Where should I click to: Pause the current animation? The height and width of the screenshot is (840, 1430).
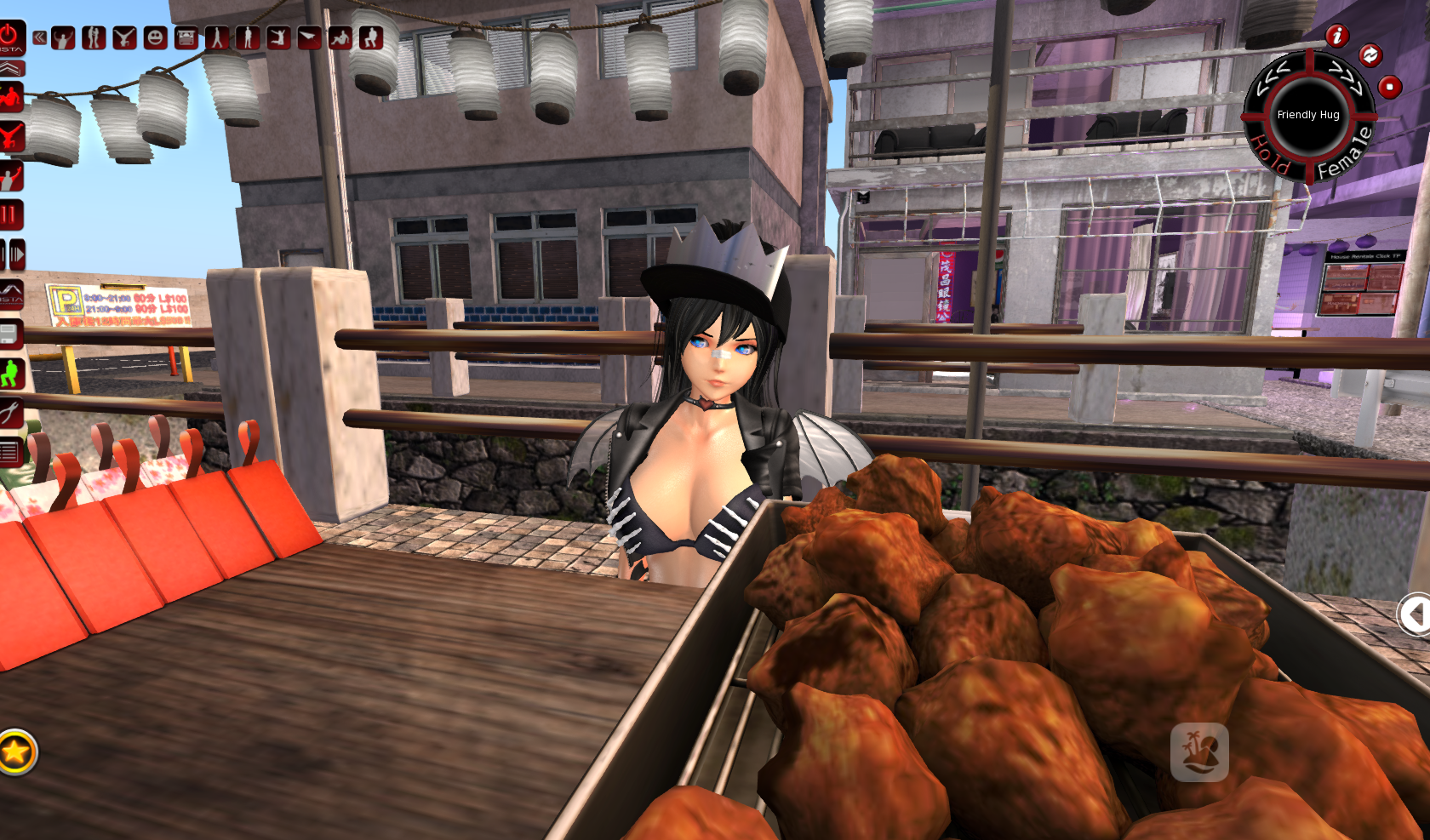[9, 214]
